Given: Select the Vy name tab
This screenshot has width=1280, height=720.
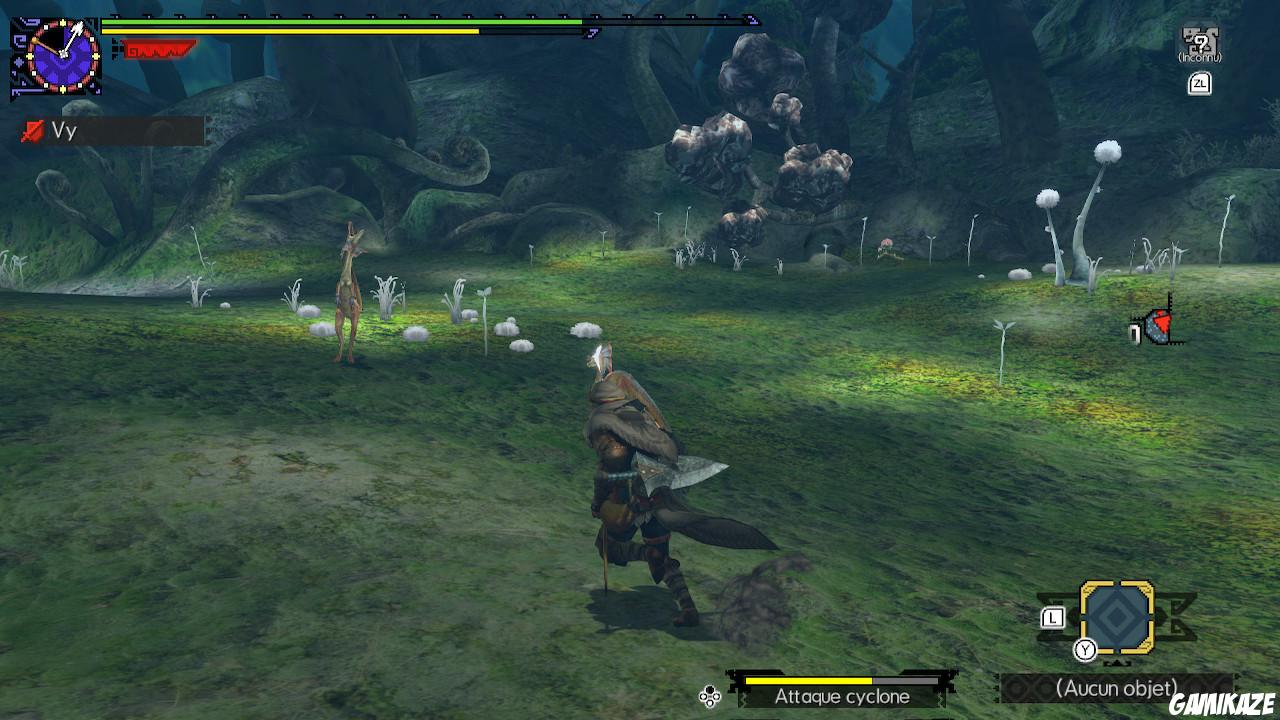Looking at the screenshot, I should coord(65,130).
